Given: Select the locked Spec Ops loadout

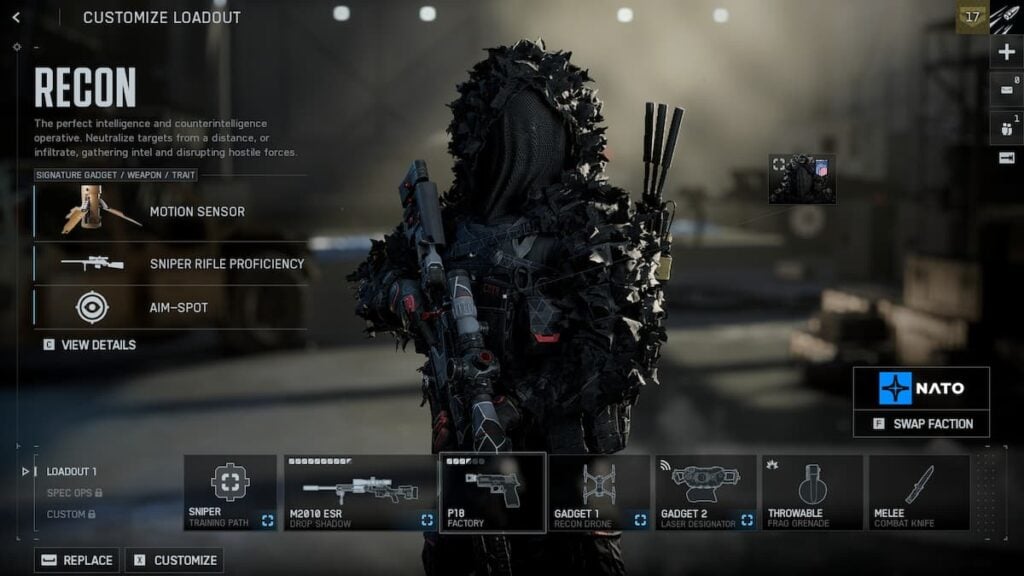Looking at the screenshot, I should [x=75, y=493].
